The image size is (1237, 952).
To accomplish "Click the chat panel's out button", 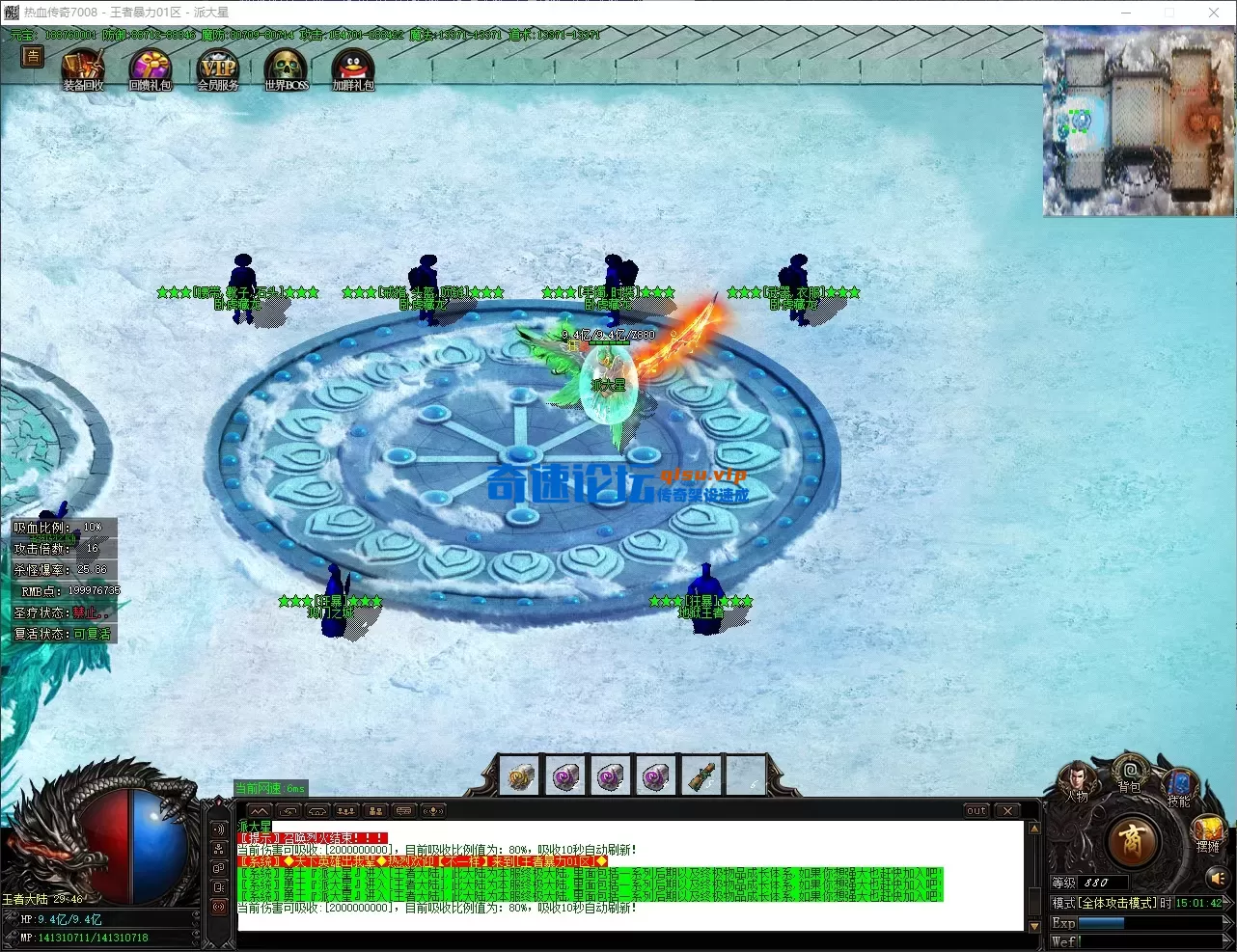I will pos(976,811).
